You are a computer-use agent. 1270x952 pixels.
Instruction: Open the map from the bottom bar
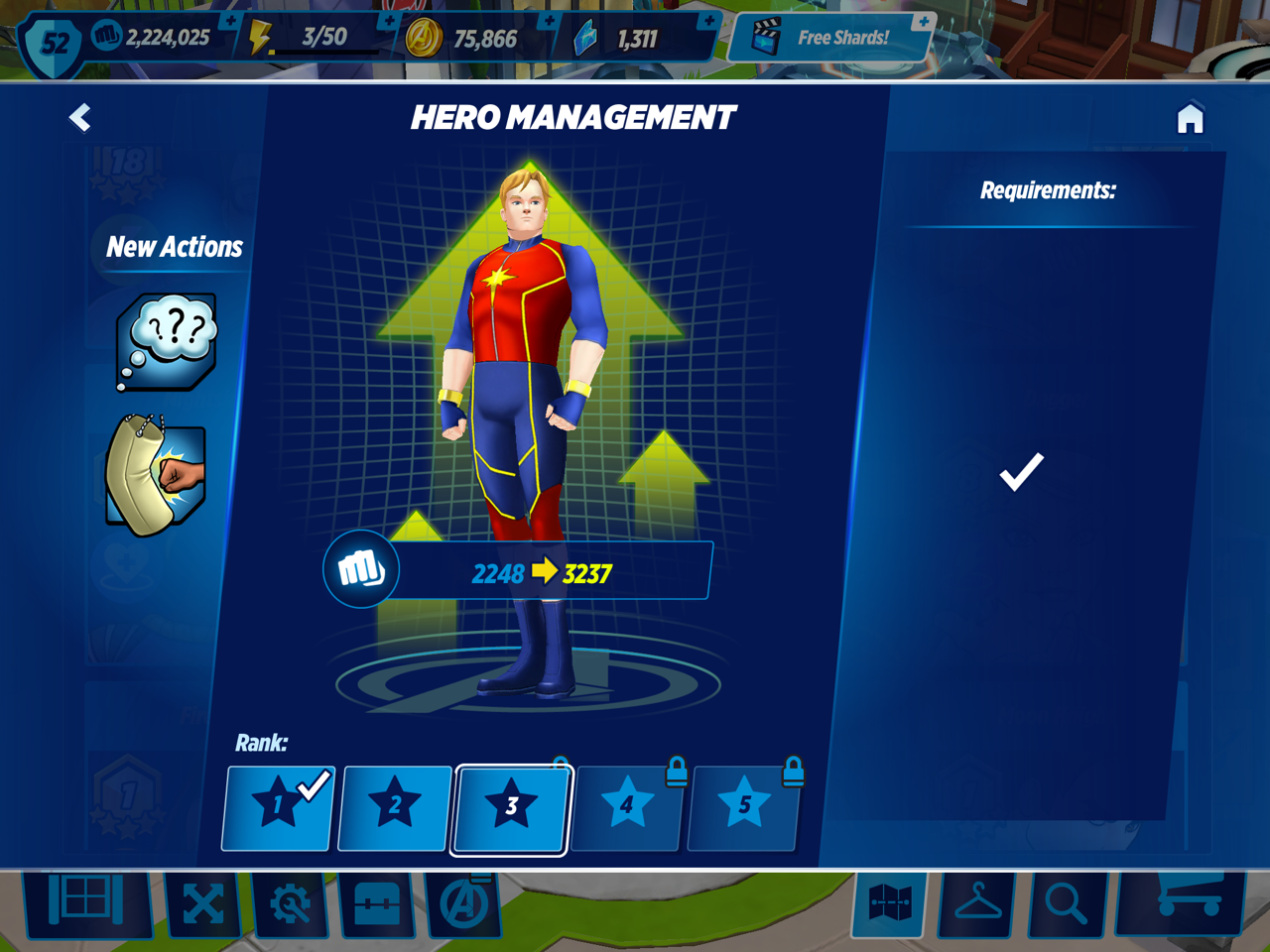(x=889, y=903)
